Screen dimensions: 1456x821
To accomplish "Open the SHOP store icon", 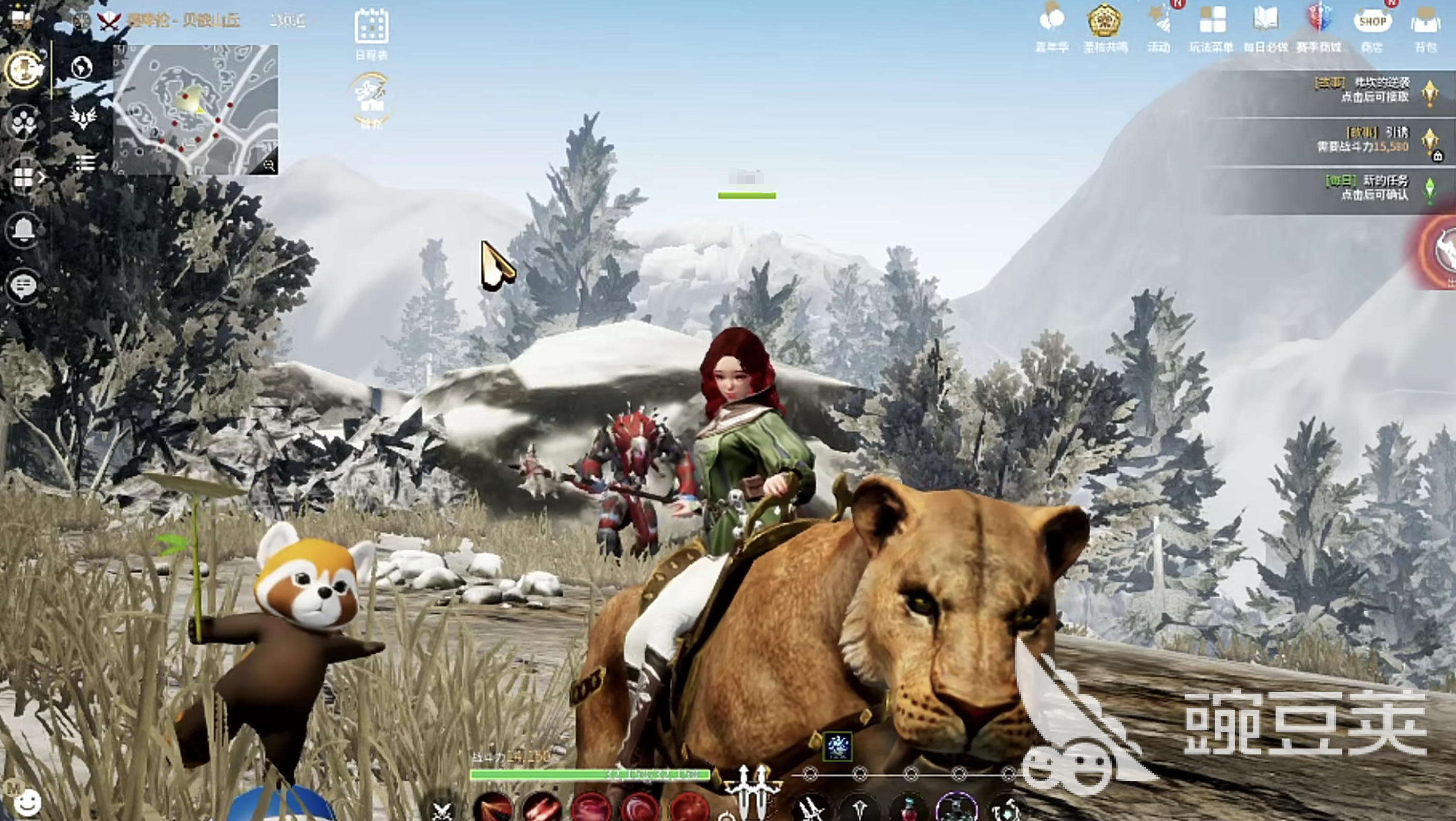I will 1372,23.
